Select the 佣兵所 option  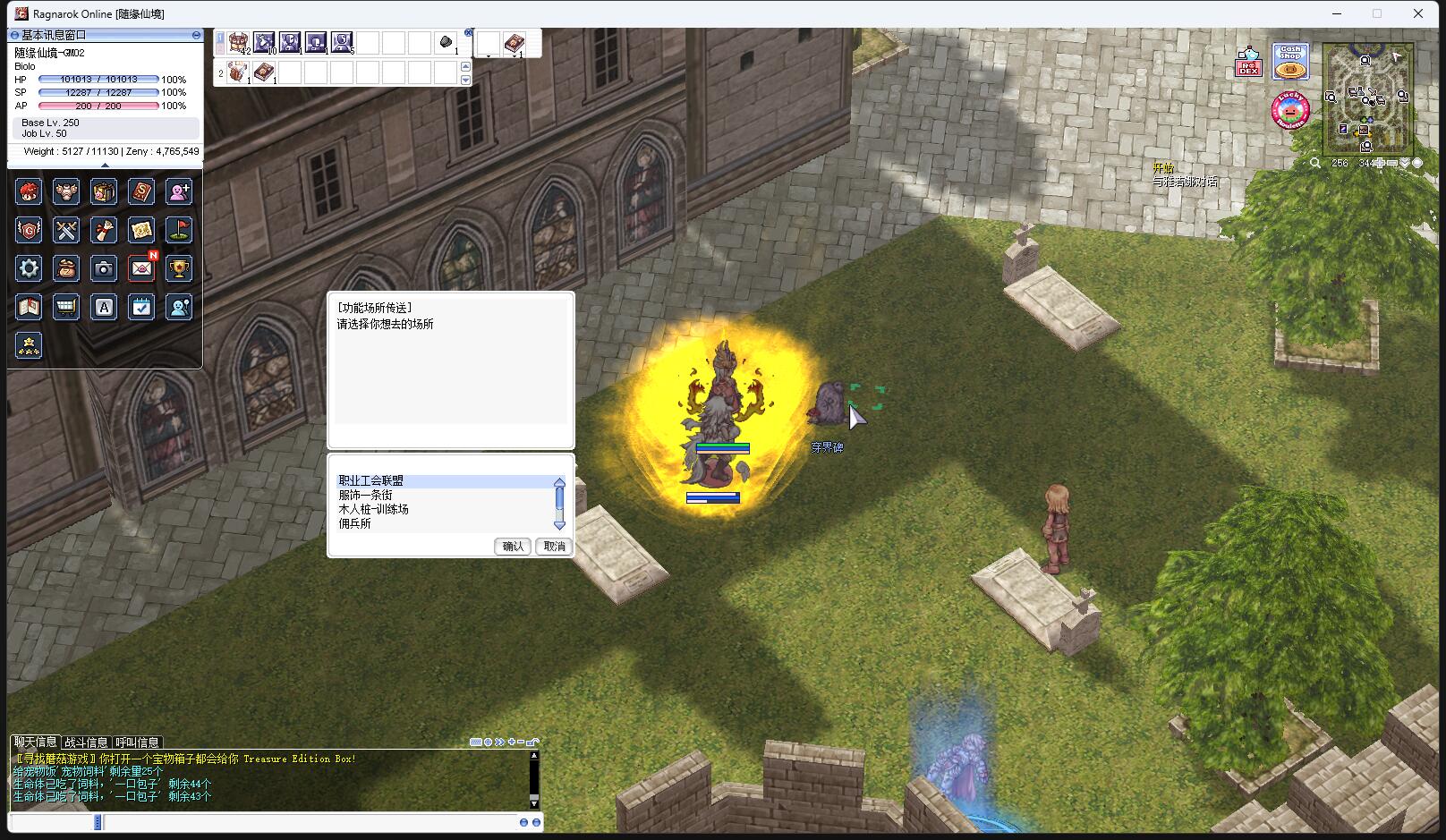[x=354, y=523]
